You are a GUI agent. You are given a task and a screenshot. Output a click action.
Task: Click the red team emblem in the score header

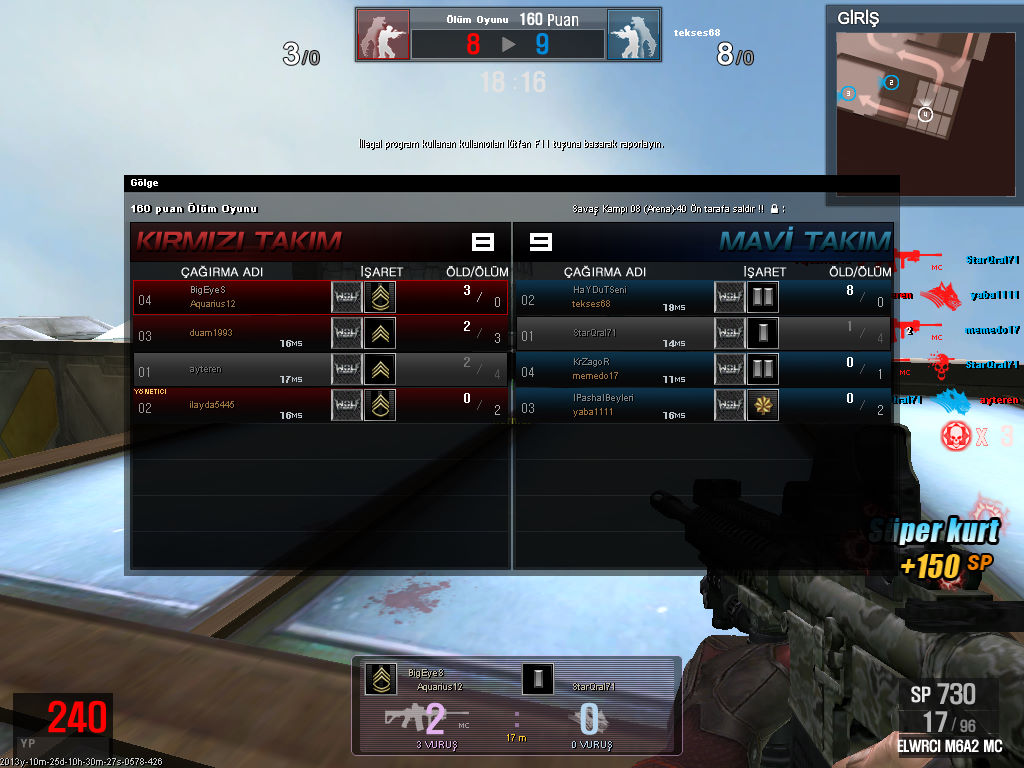[x=383, y=35]
